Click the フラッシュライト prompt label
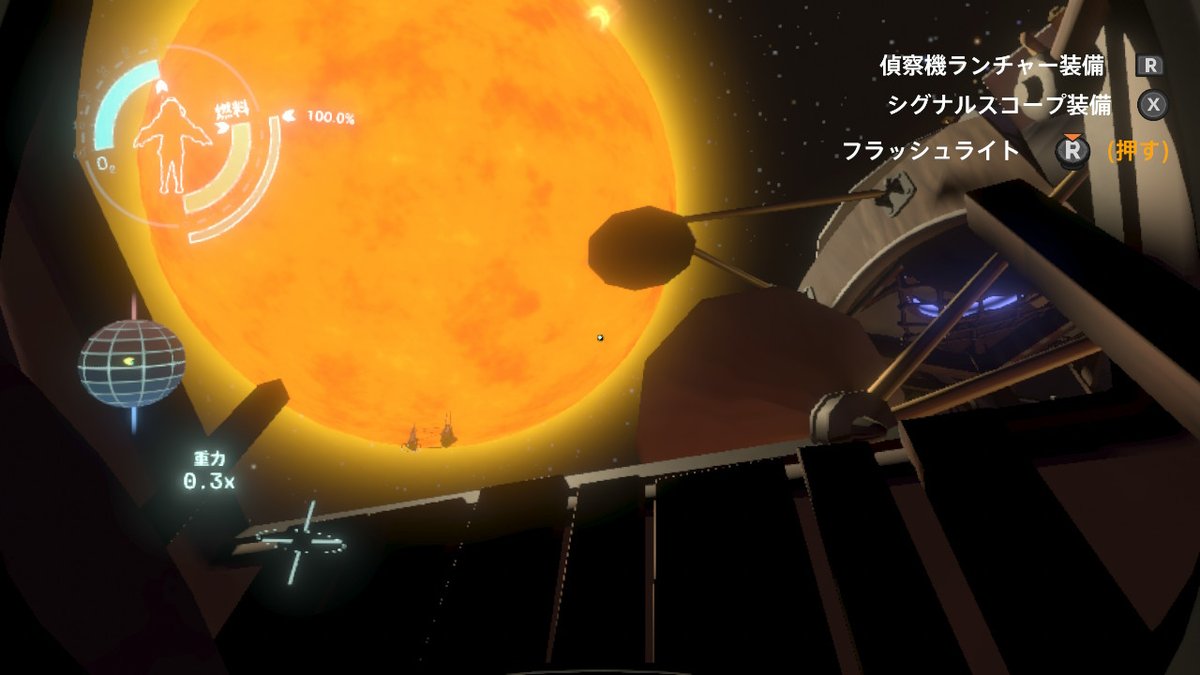This screenshot has height=675, width=1200. [930, 151]
